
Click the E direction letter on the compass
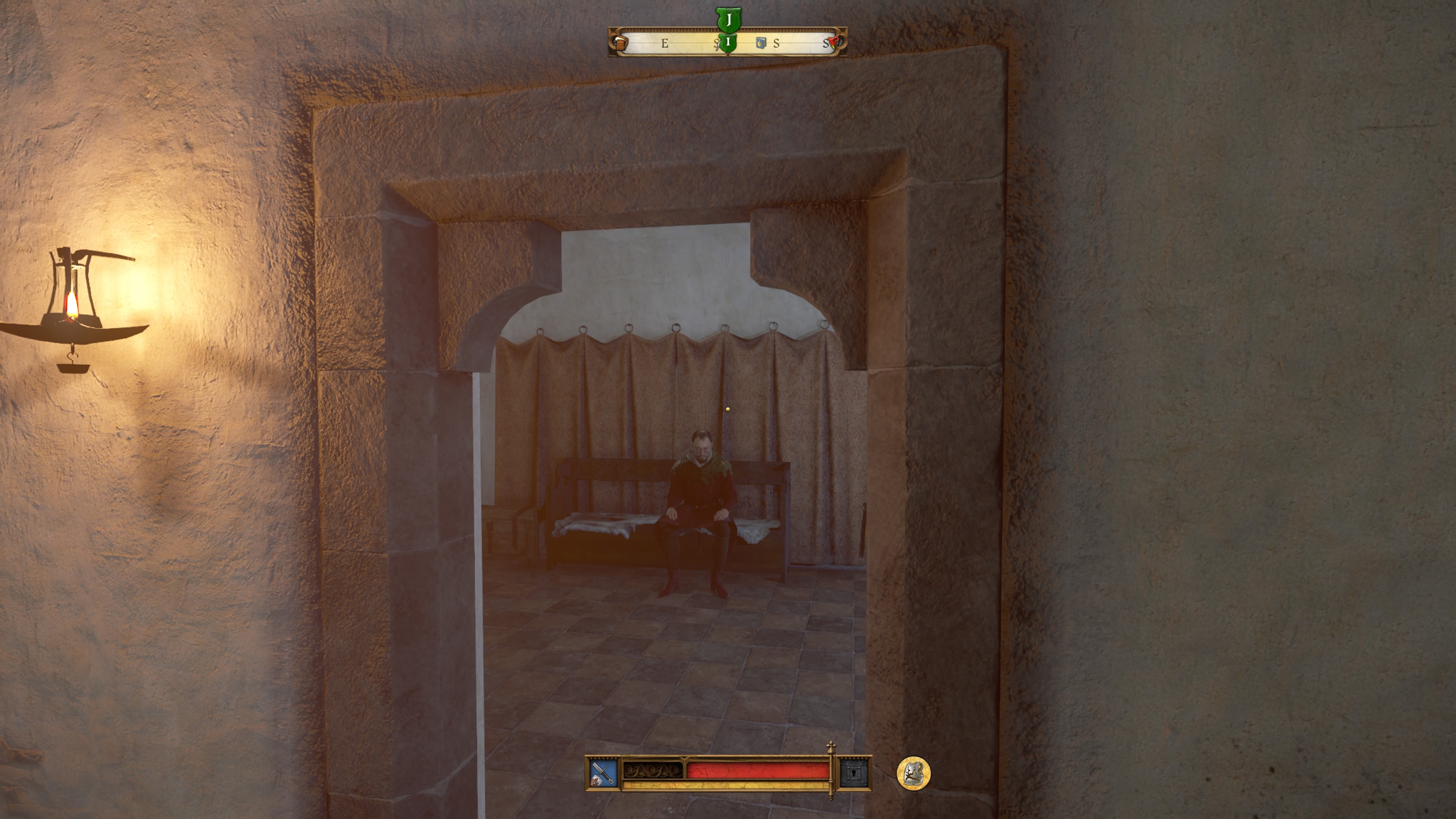(665, 44)
